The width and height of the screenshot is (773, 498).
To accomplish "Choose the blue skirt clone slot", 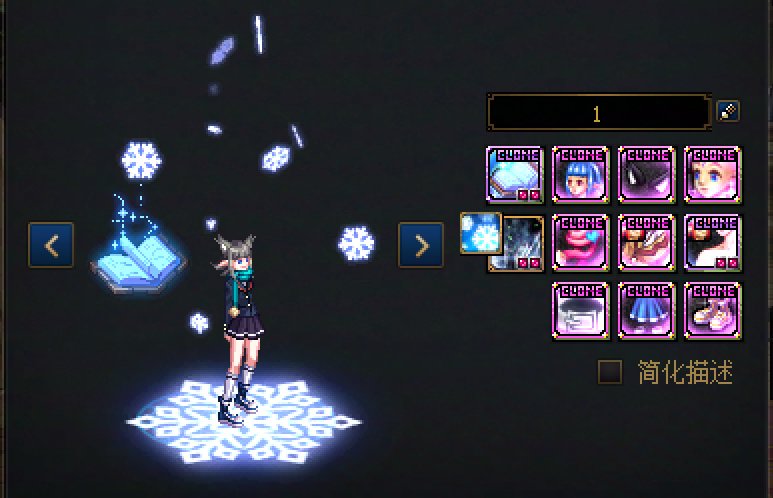I will [x=646, y=310].
